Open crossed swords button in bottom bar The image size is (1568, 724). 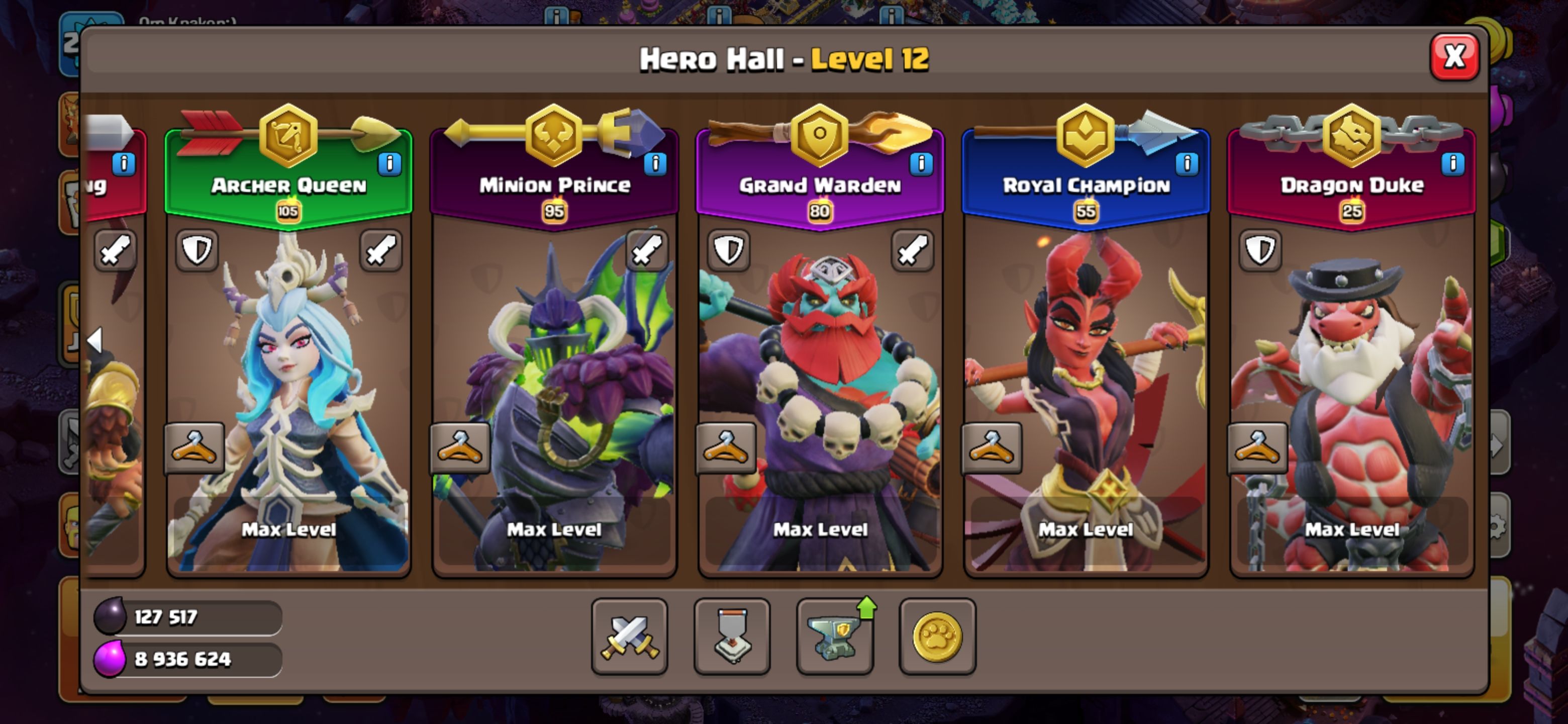click(629, 637)
